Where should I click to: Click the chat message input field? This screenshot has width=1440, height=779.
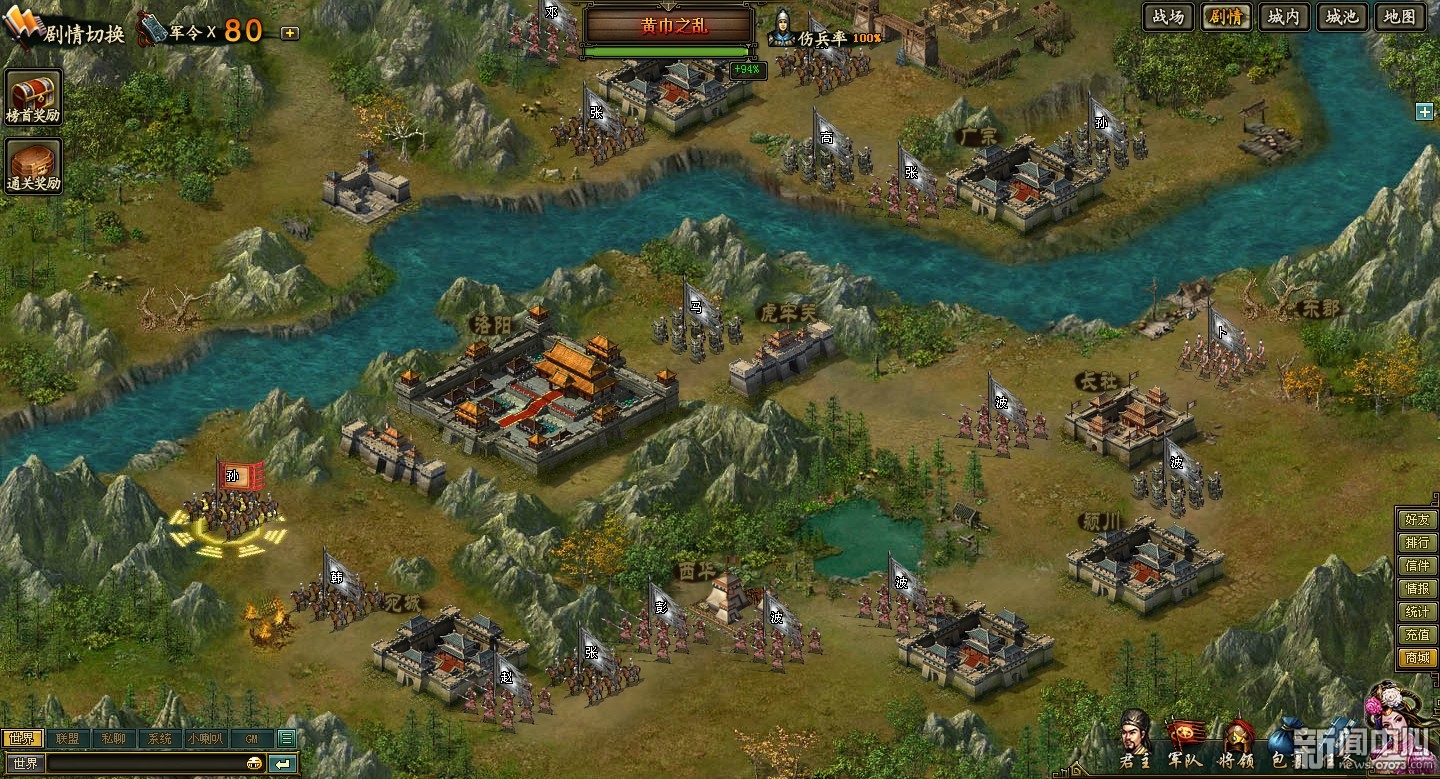point(145,764)
